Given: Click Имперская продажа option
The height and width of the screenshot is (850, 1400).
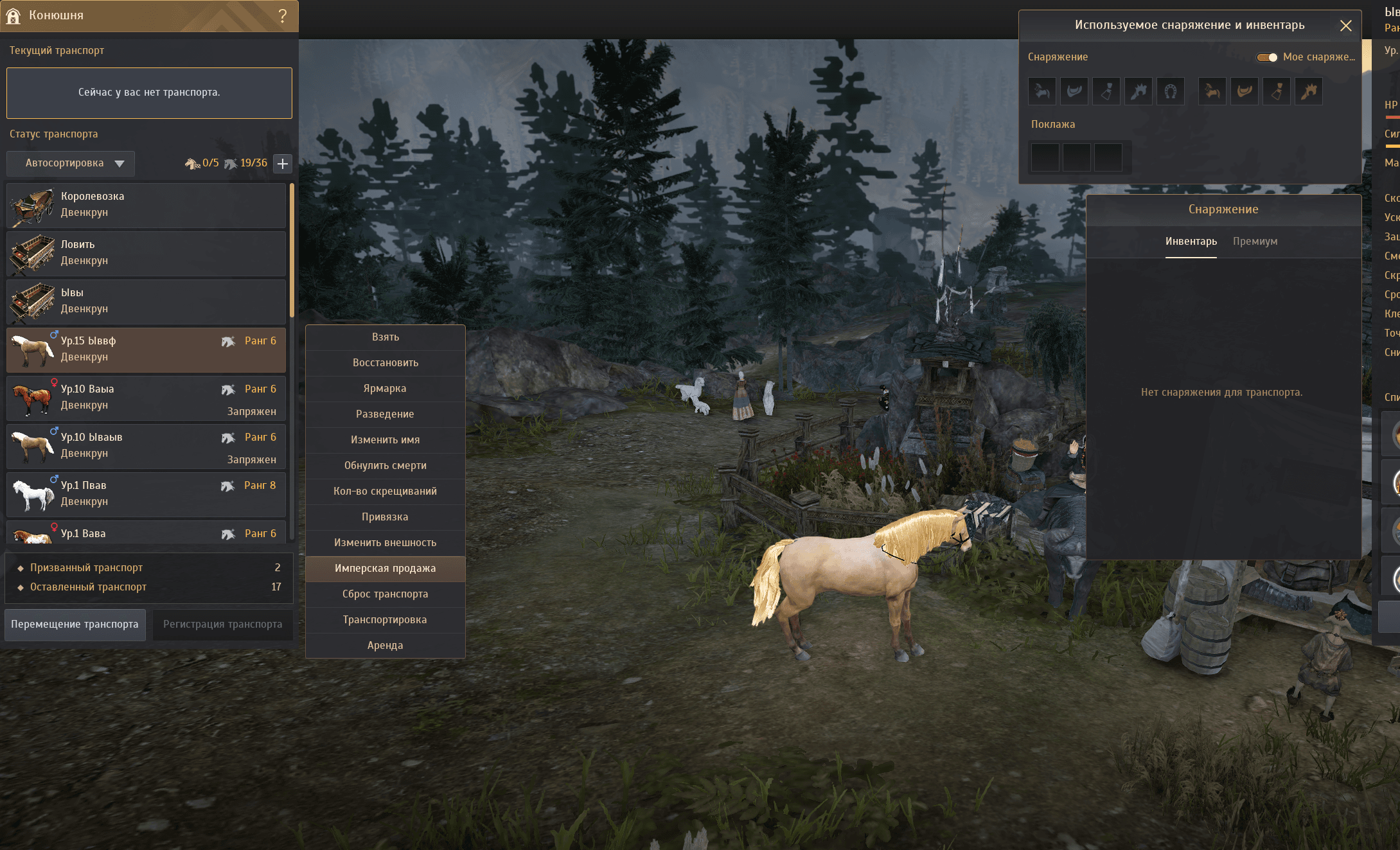Looking at the screenshot, I should [385, 569].
